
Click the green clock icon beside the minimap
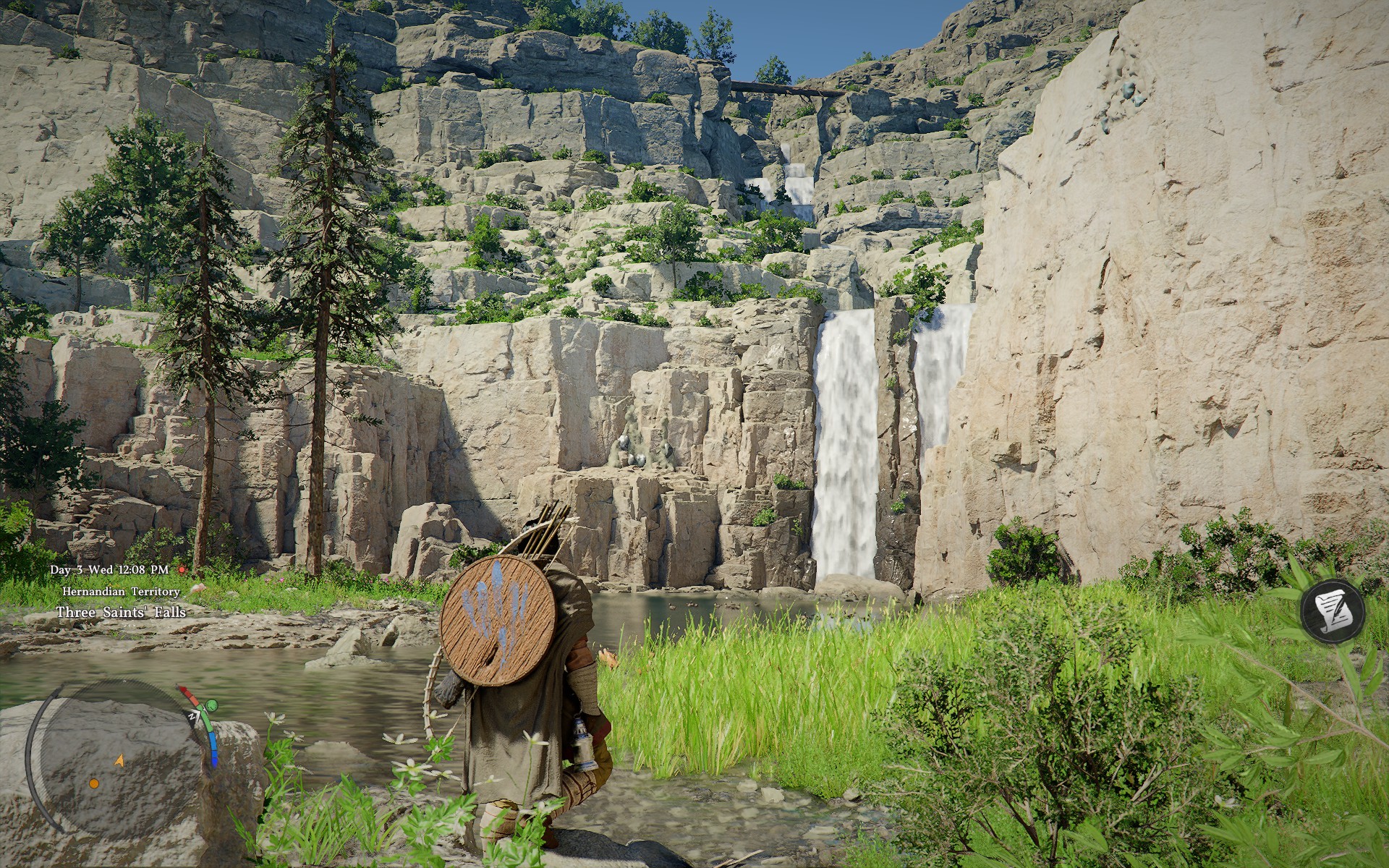[x=211, y=705]
